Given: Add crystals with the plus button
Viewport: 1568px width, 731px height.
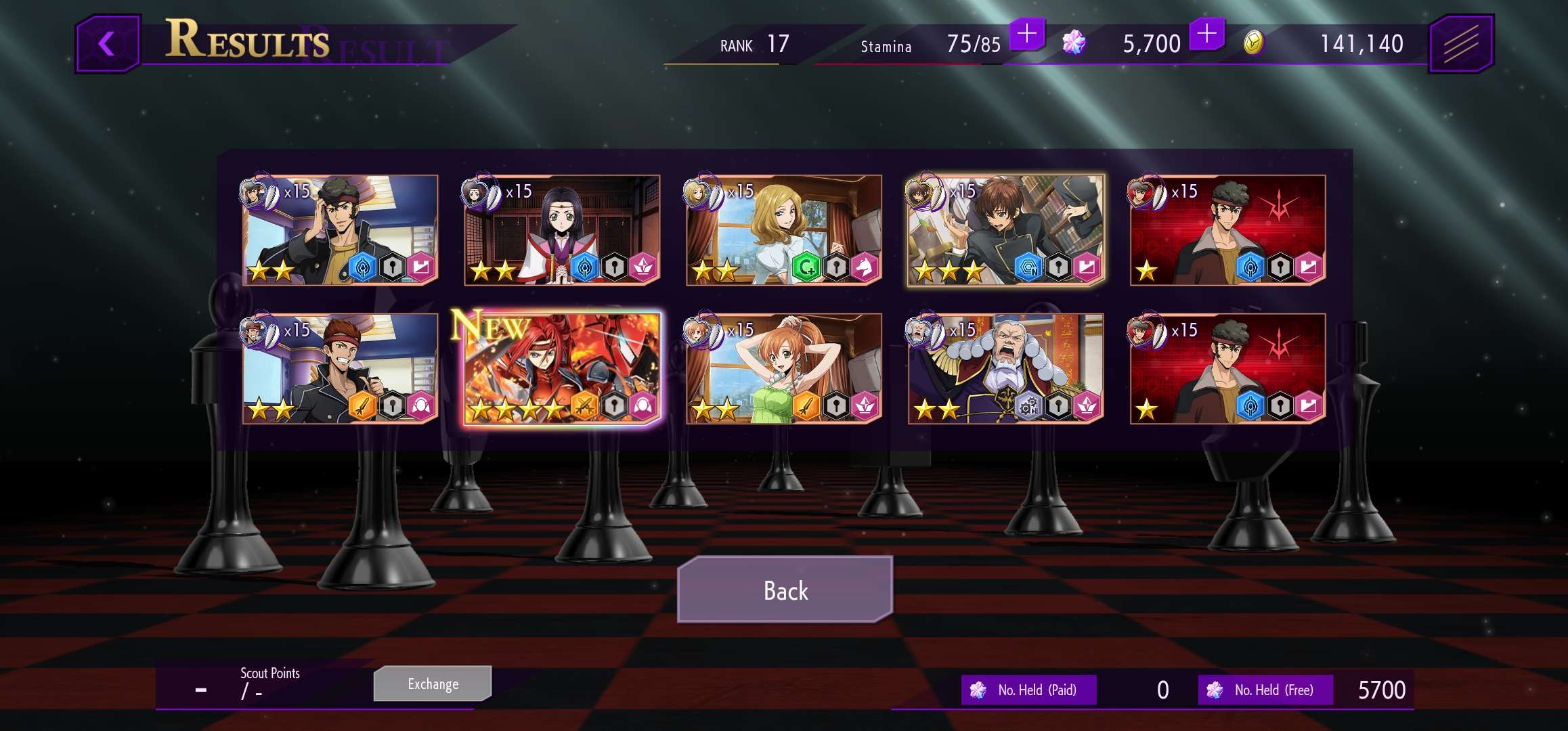Looking at the screenshot, I should [x=1206, y=34].
